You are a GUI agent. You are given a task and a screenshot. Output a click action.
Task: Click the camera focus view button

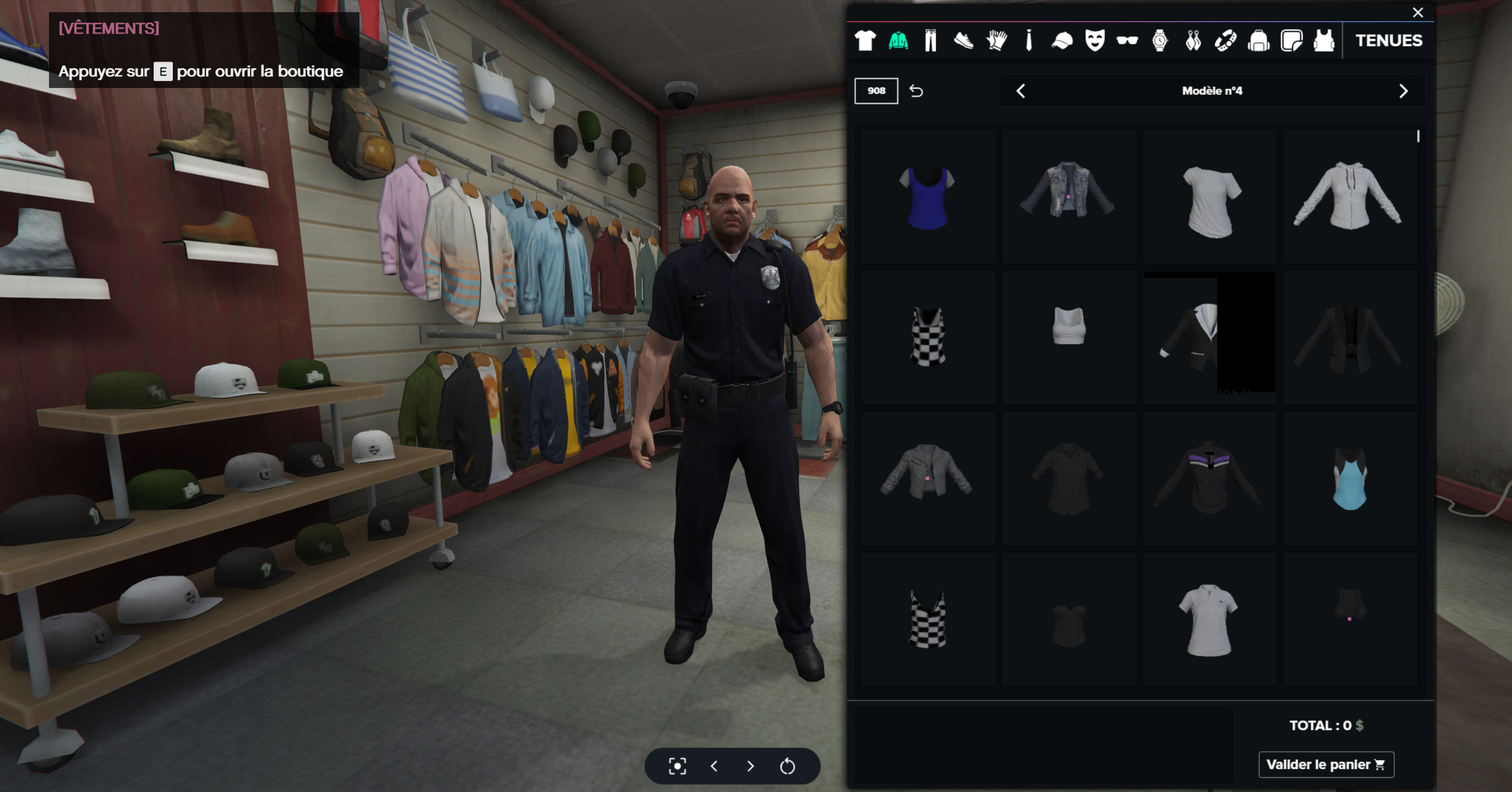[x=678, y=766]
